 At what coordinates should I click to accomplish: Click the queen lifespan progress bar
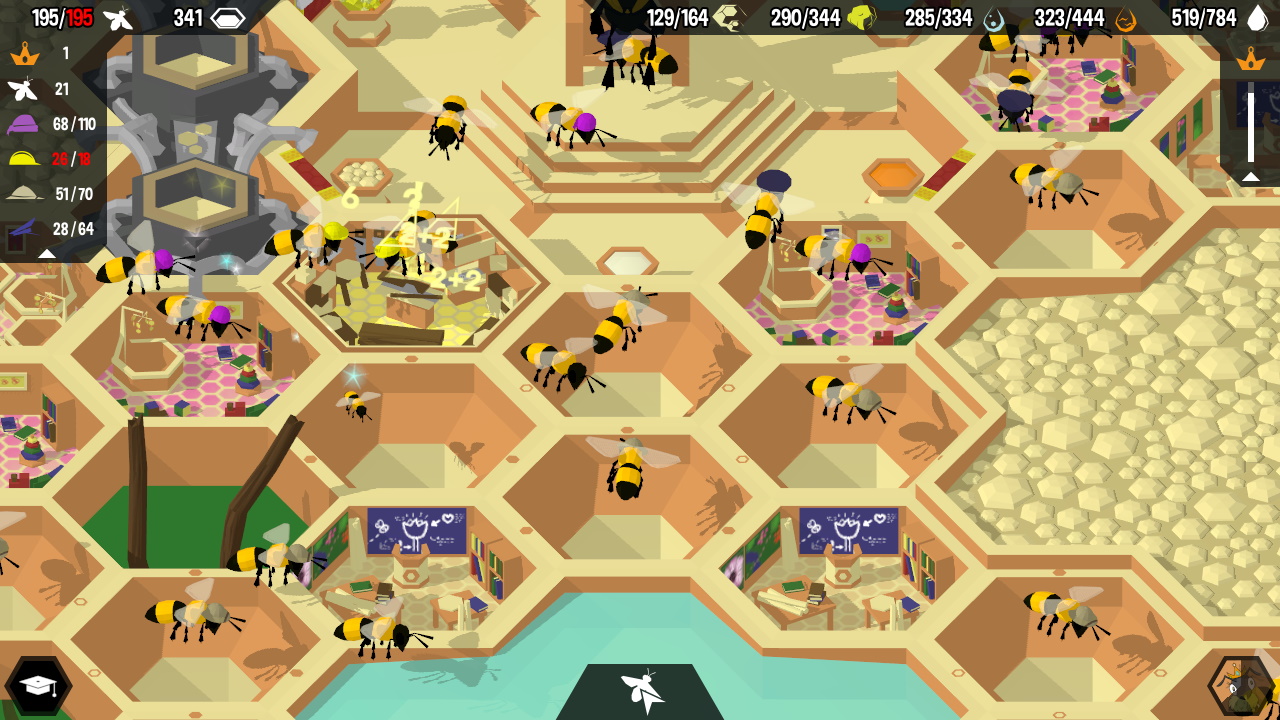coord(1251,120)
